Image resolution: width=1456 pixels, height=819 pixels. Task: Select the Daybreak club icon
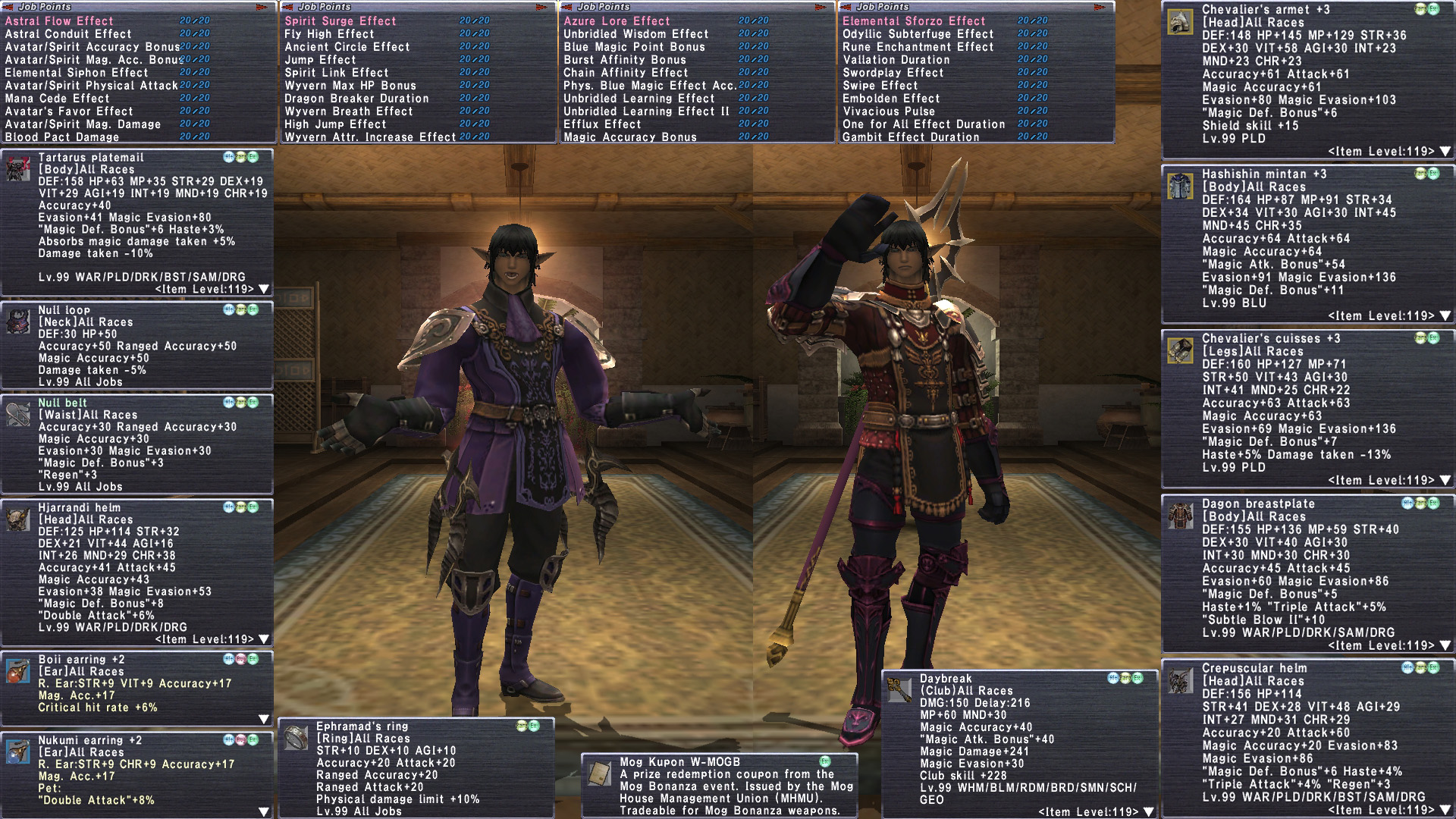[x=899, y=690]
